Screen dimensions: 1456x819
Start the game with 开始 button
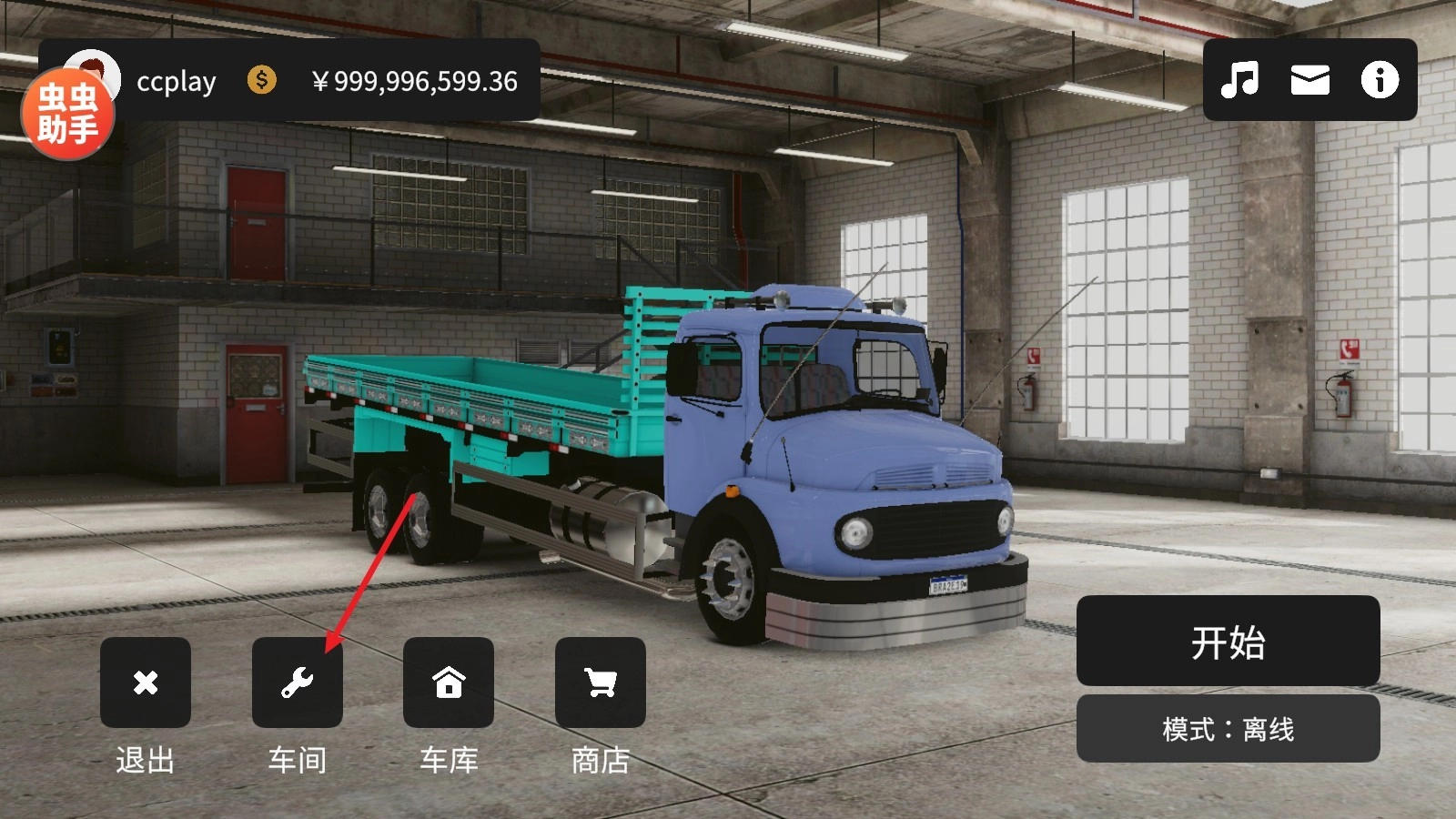pyautogui.click(x=1228, y=642)
